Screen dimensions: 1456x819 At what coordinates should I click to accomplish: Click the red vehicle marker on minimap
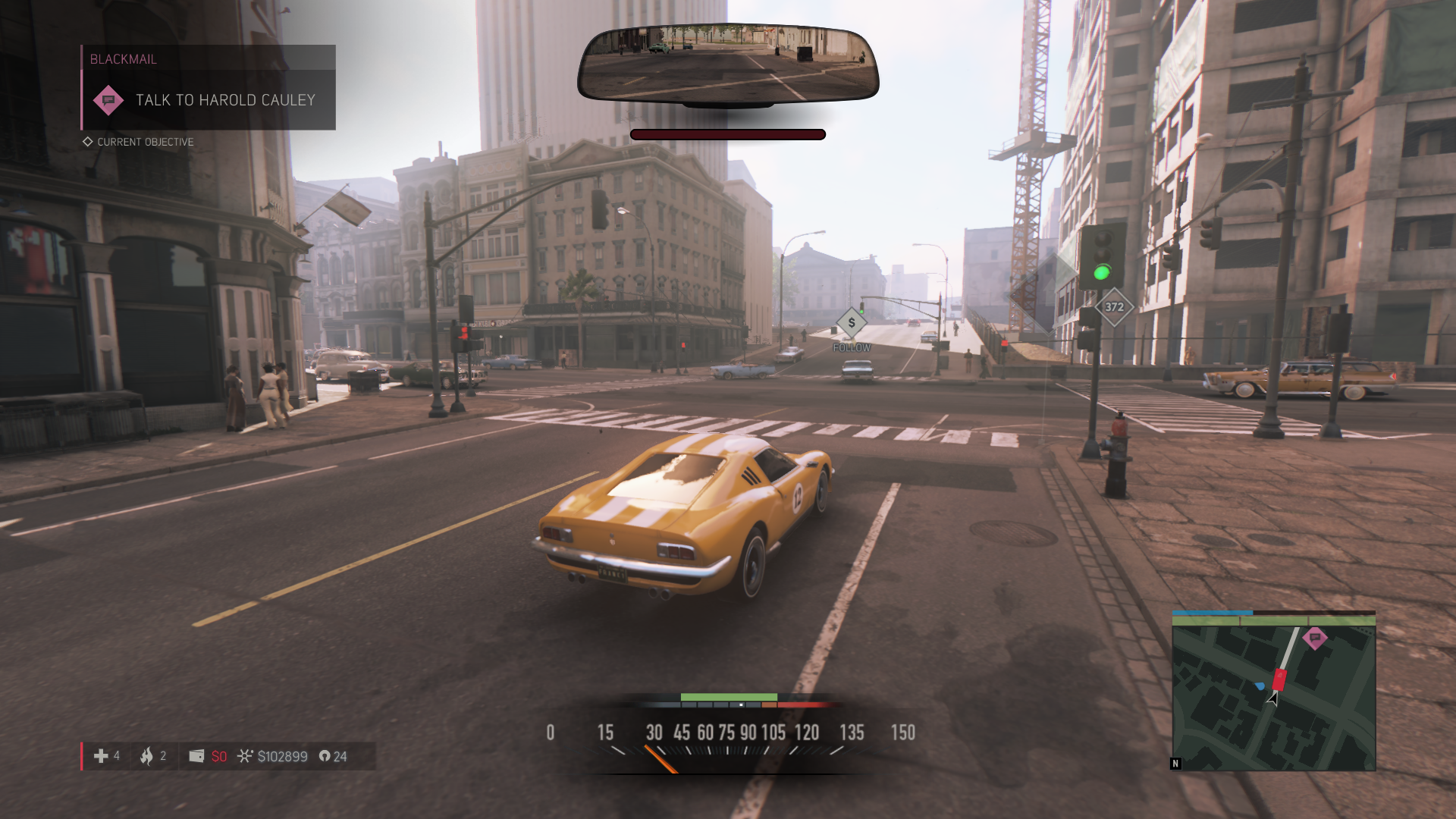[1279, 679]
